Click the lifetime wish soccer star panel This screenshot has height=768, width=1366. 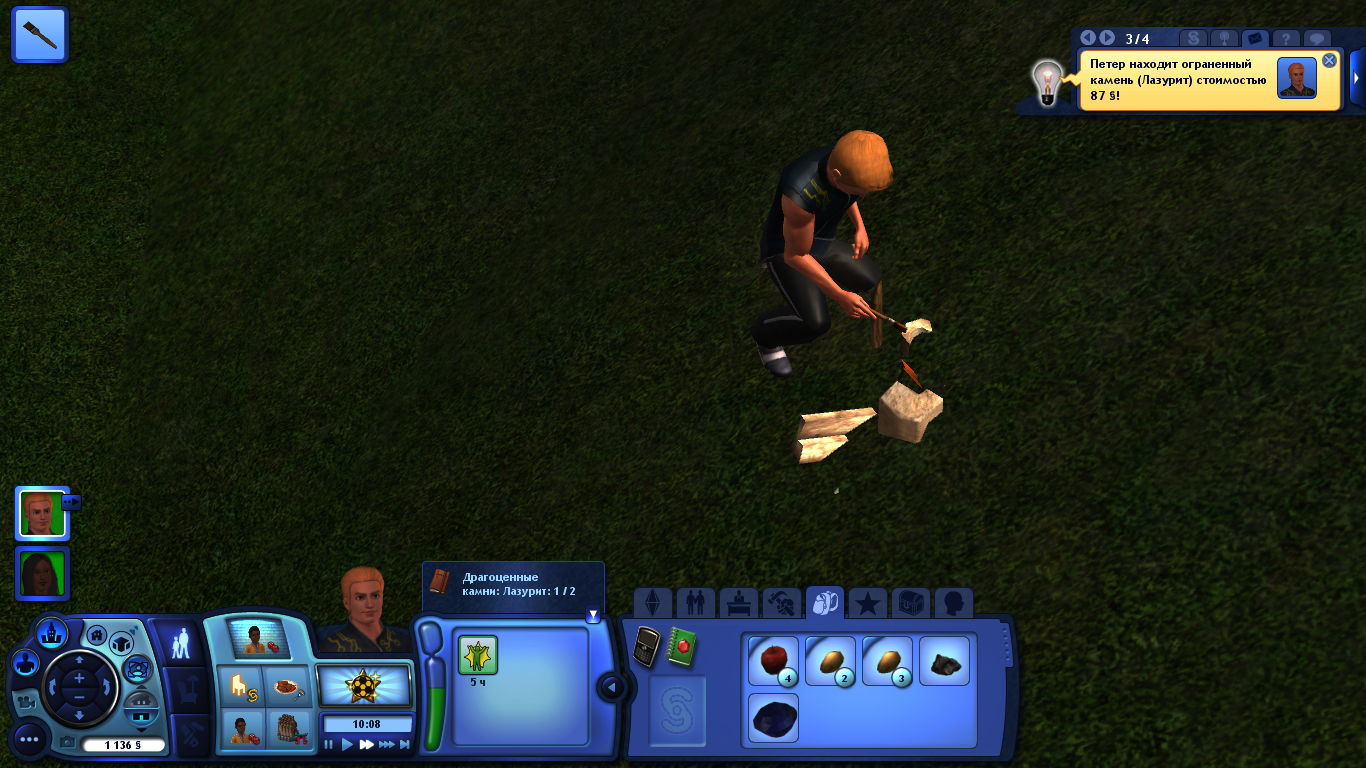(x=364, y=685)
